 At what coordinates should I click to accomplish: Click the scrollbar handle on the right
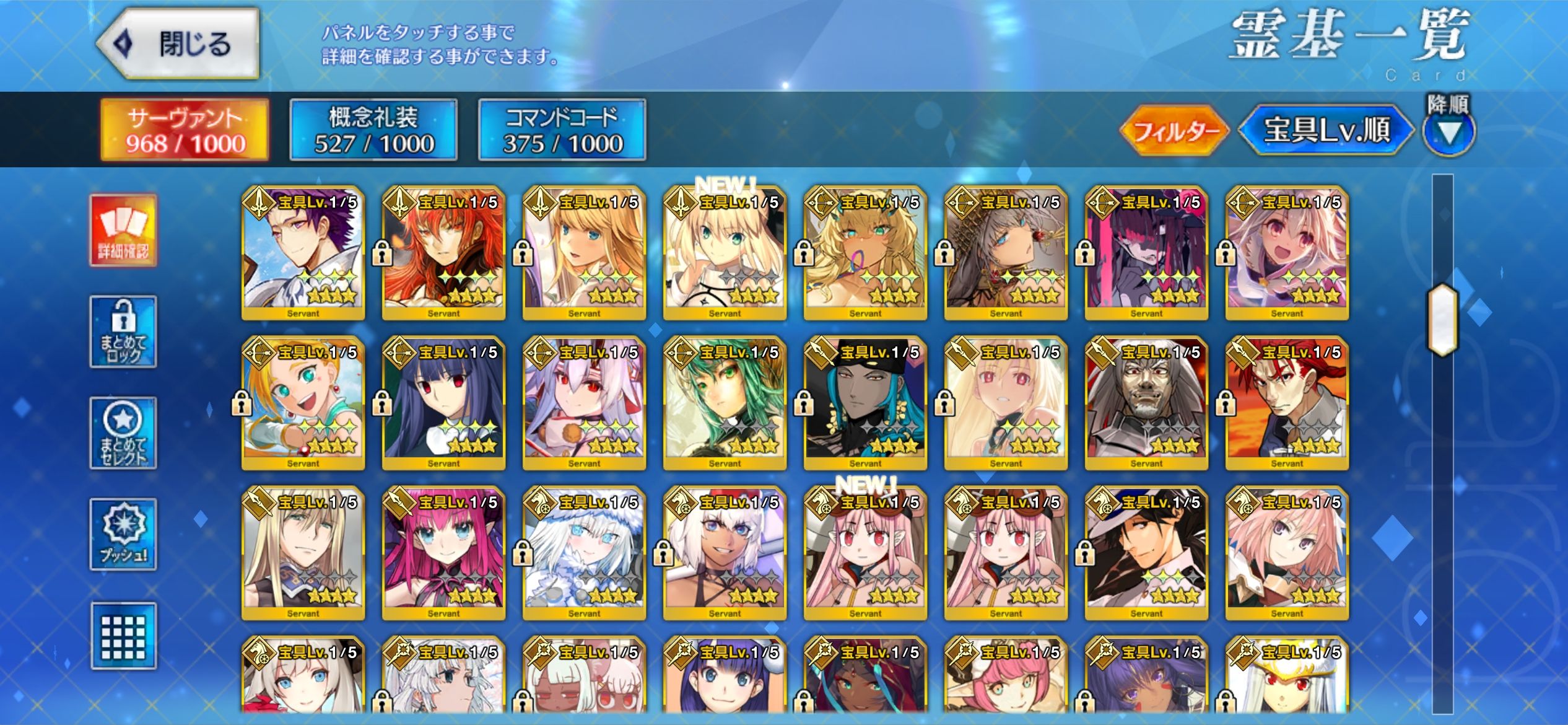pyautogui.click(x=1442, y=320)
